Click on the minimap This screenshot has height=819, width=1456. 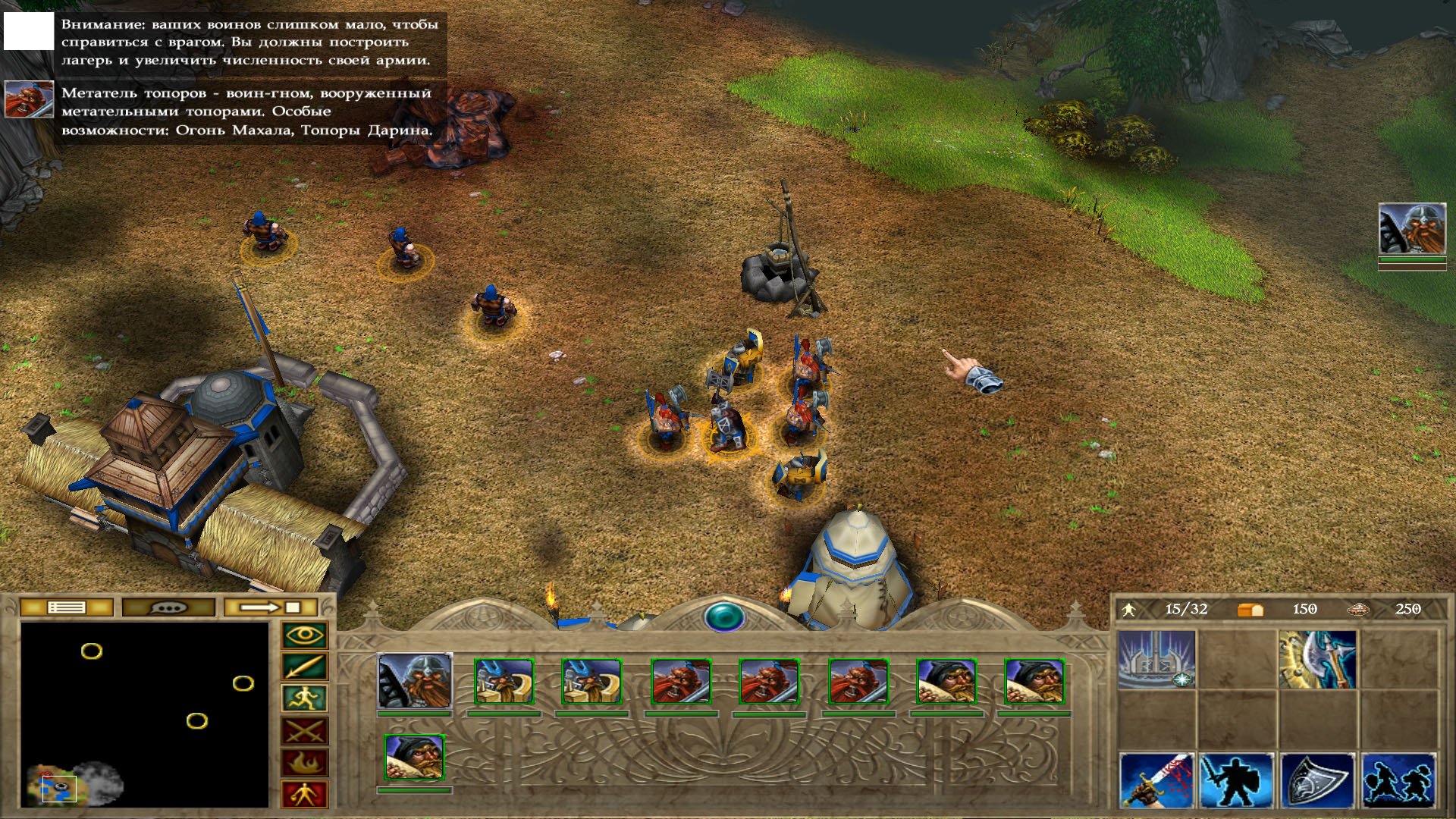click(144, 714)
